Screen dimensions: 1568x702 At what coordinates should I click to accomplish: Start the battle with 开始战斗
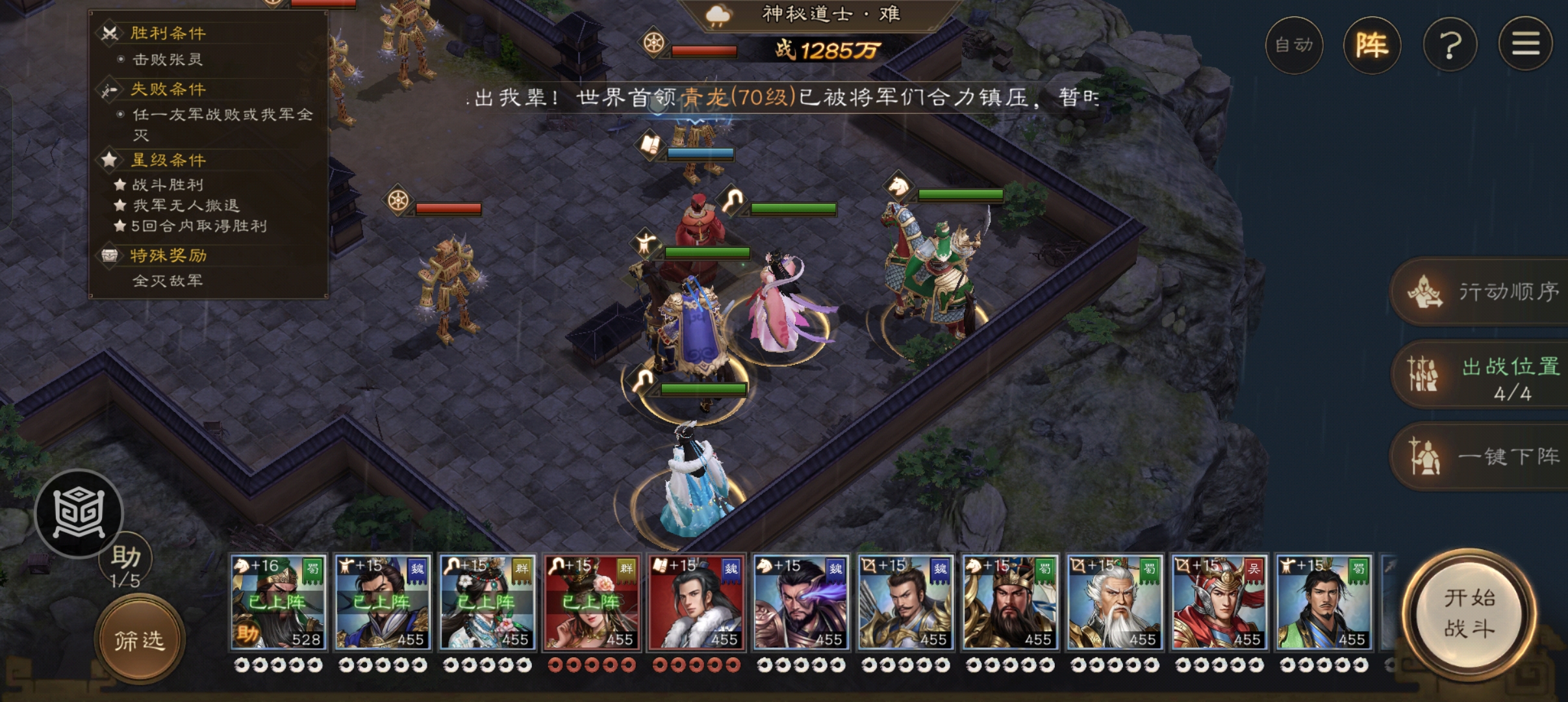pyautogui.click(x=1469, y=614)
